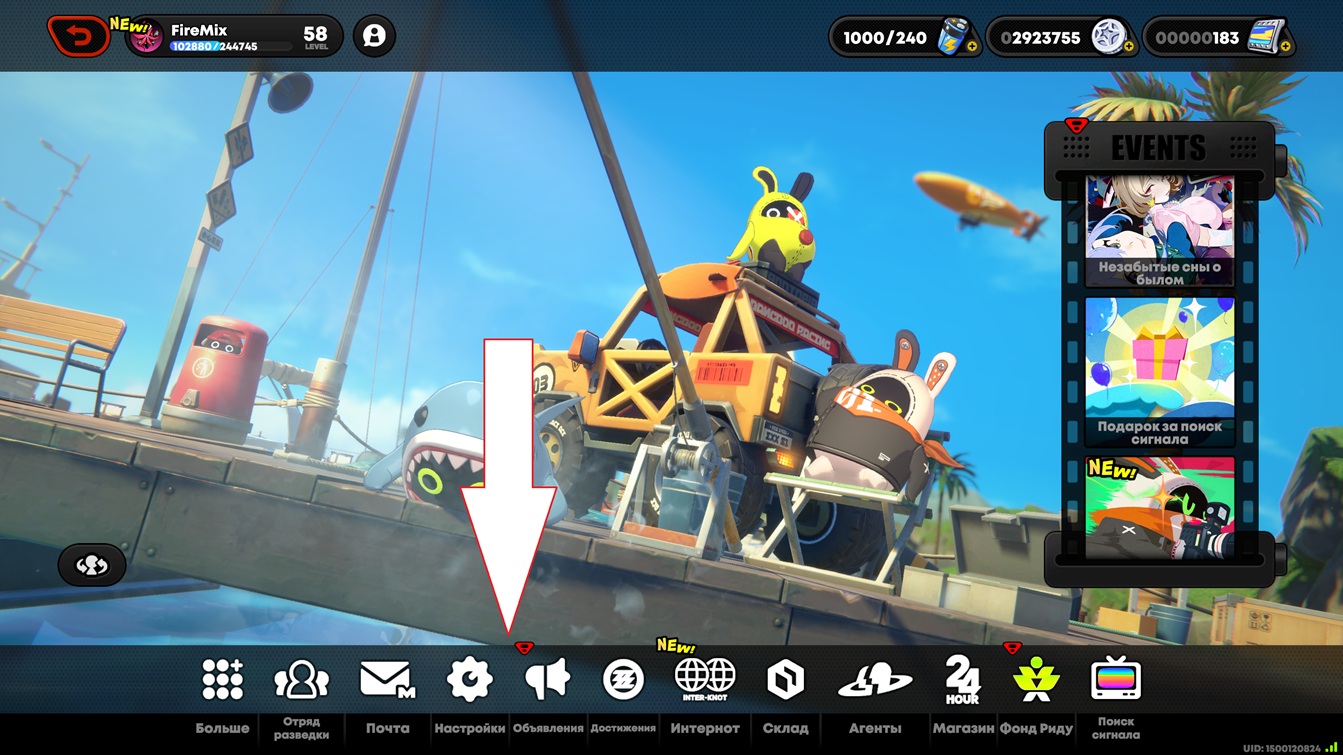Open the Больше menu
This screenshot has height=755, width=1343.
[222, 680]
